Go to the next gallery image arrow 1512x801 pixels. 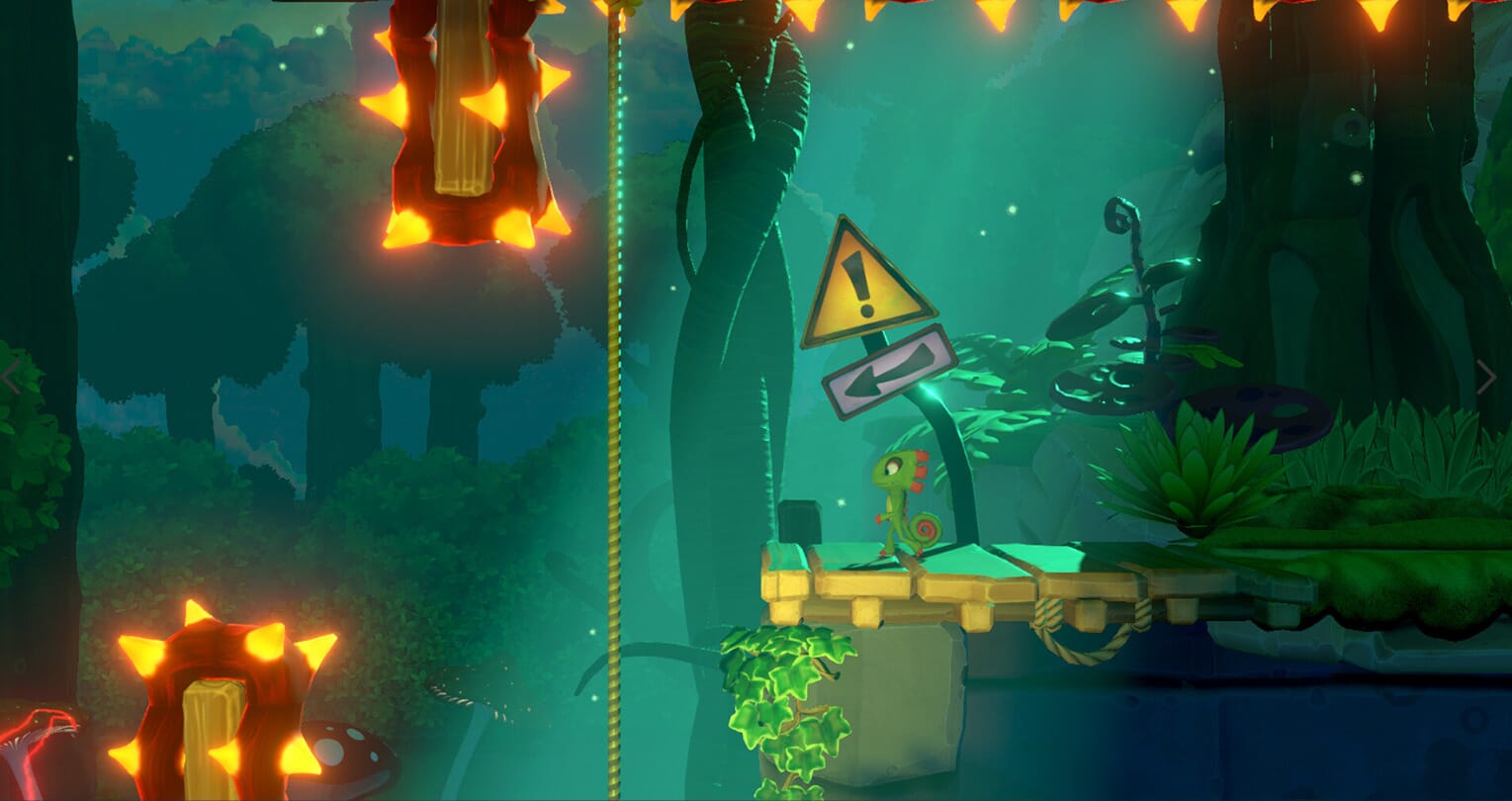1485,376
